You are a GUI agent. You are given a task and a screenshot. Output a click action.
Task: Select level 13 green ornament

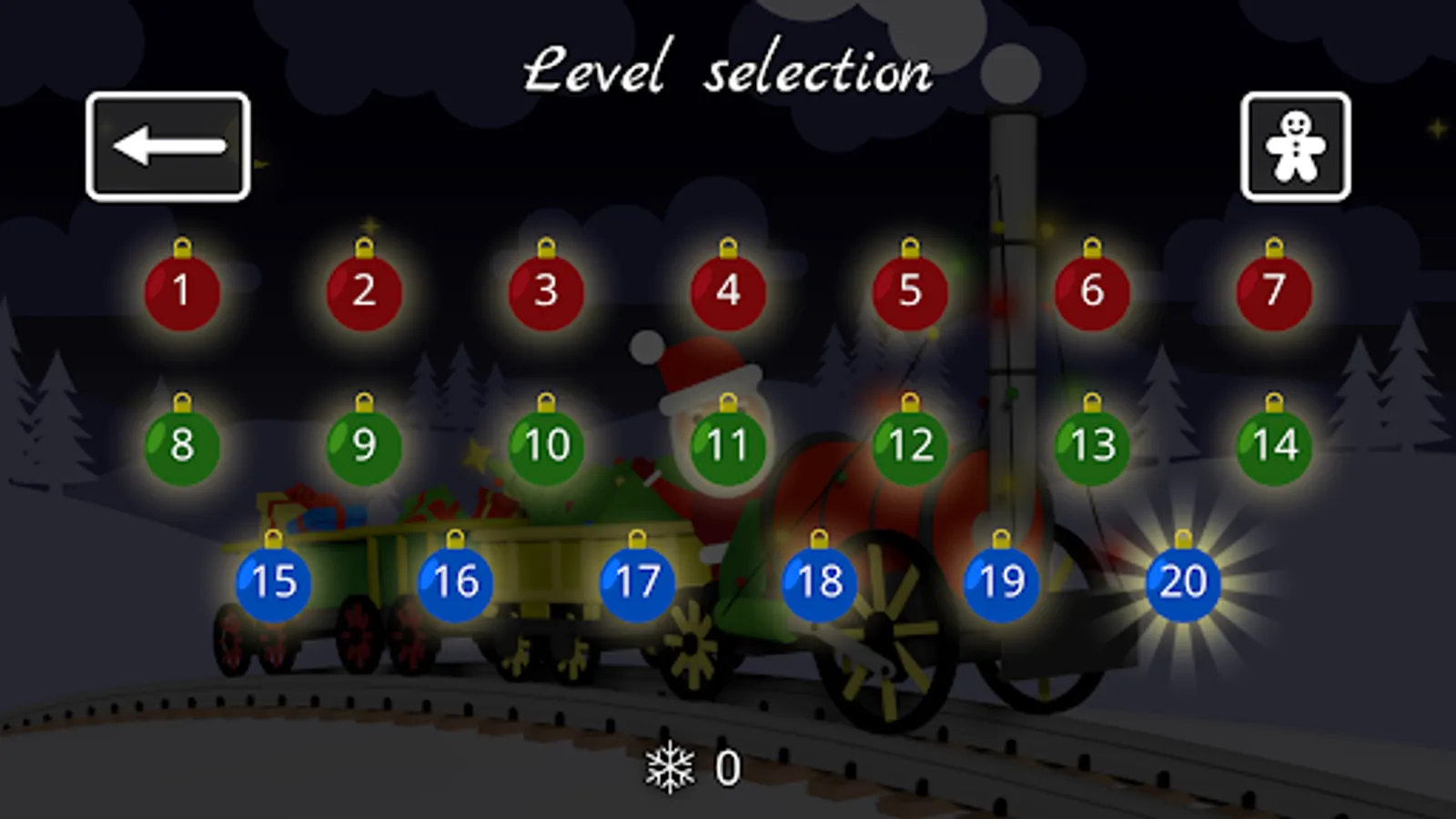(1091, 446)
